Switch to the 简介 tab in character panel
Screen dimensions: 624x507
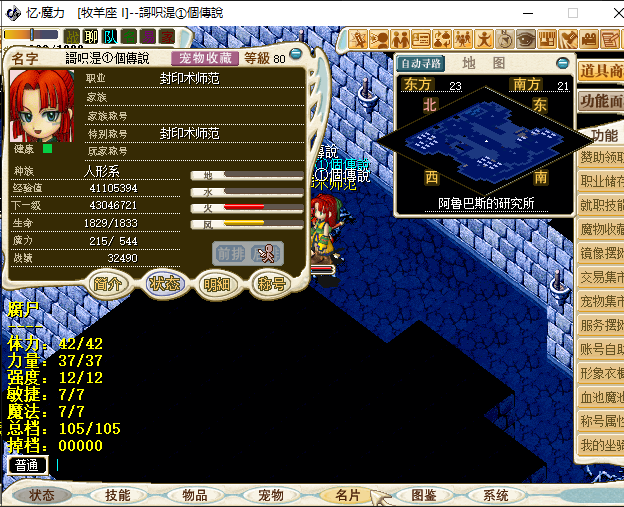(x=109, y=283)
